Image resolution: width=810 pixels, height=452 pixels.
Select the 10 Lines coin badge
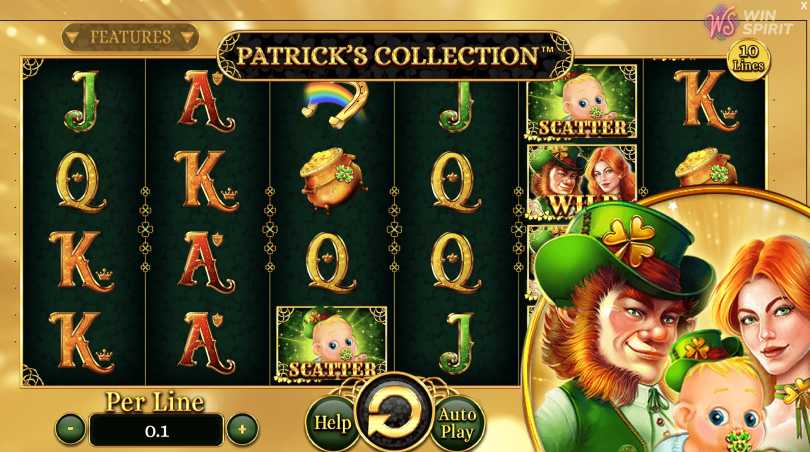[x=748, y=60]
